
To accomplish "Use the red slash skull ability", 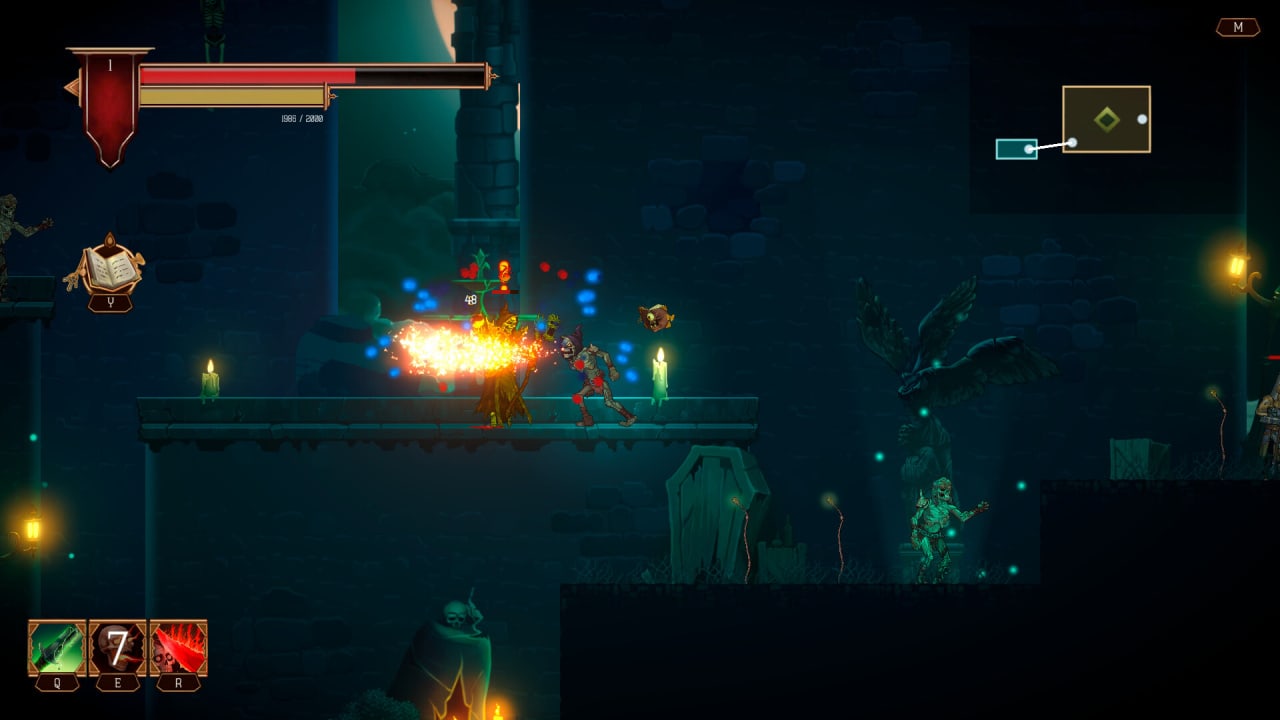I will 179,648.
